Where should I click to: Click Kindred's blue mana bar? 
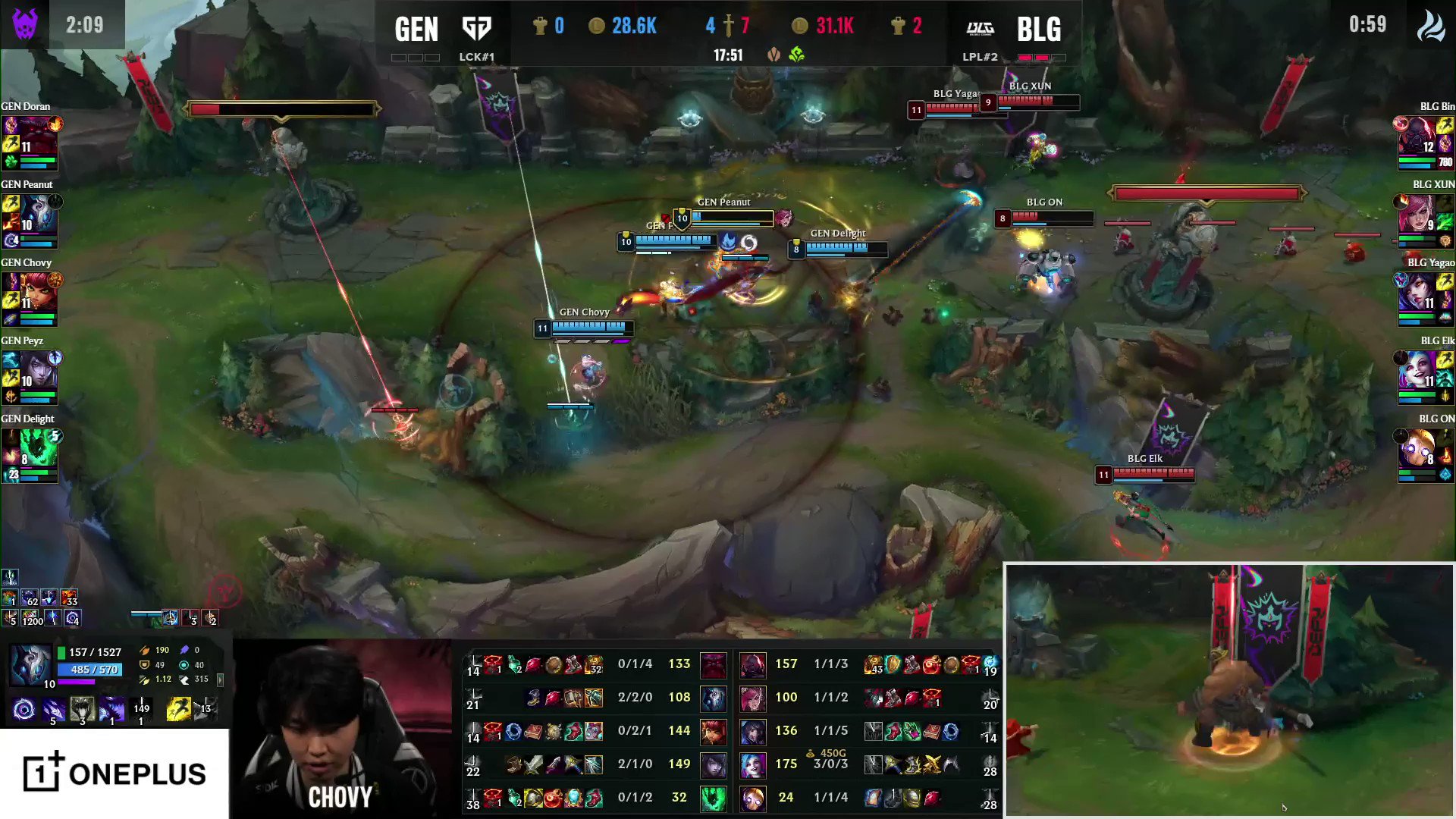[89, 670]
